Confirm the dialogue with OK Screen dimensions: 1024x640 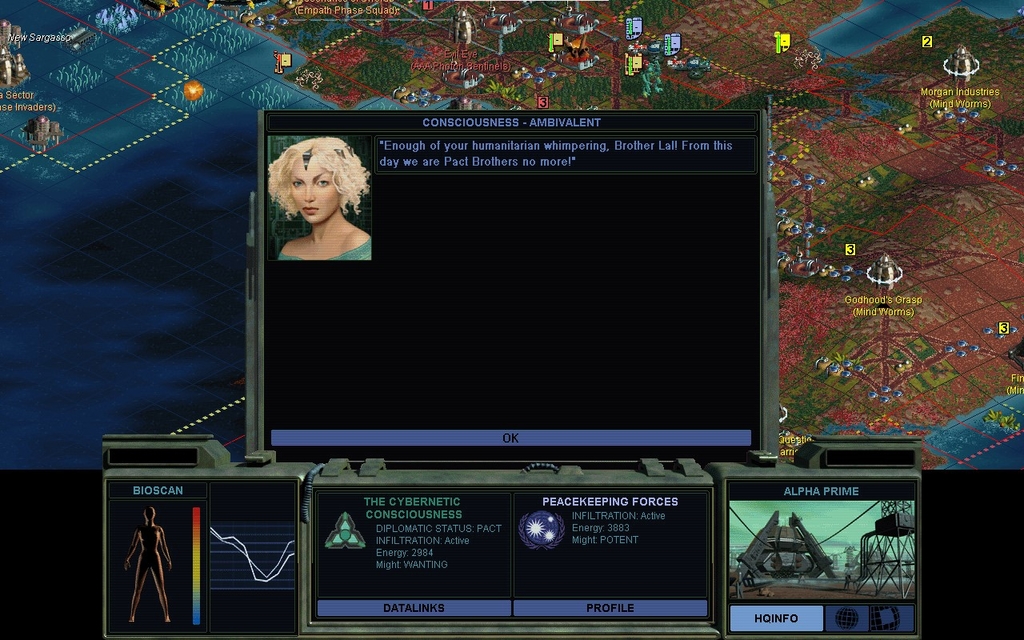(510, 438)
